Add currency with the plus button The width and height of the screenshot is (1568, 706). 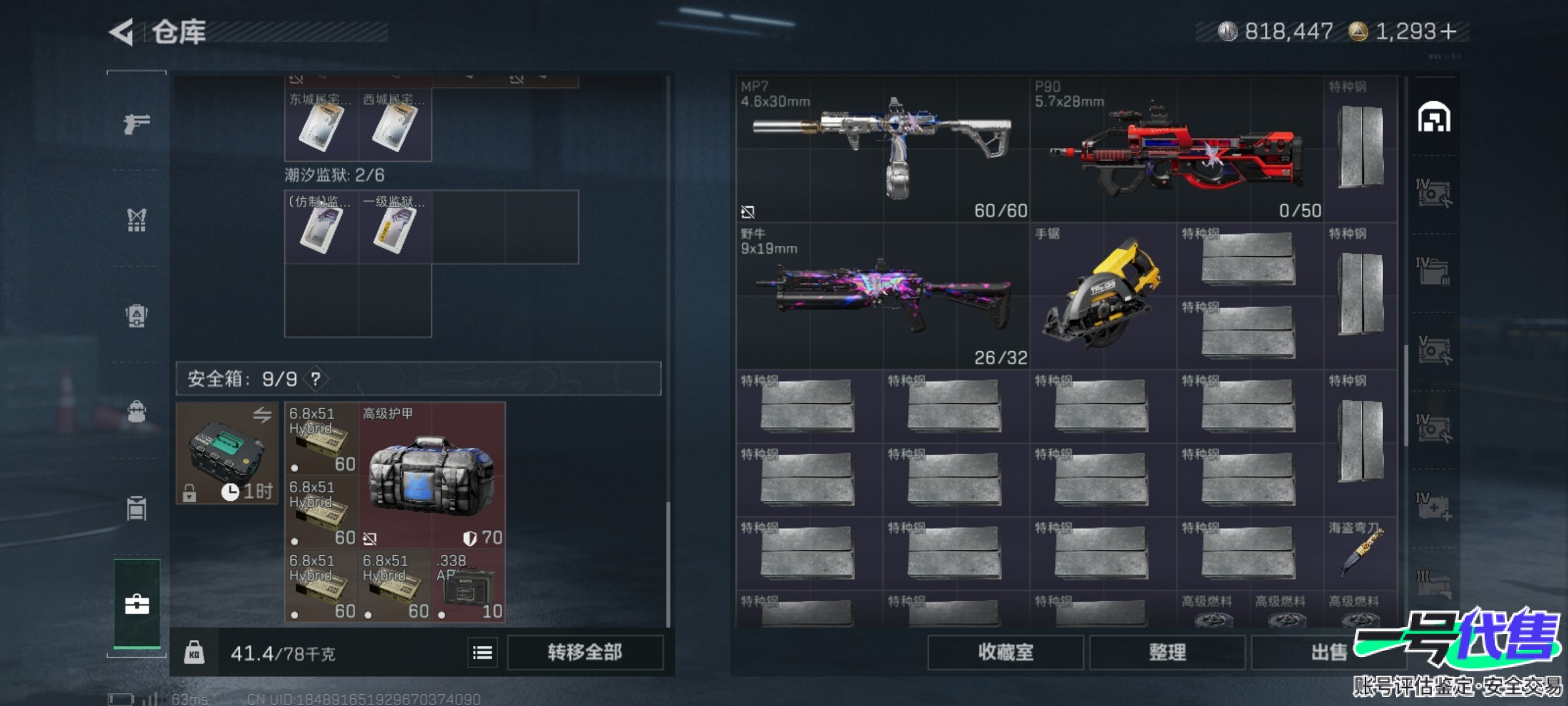[1448, 31]
